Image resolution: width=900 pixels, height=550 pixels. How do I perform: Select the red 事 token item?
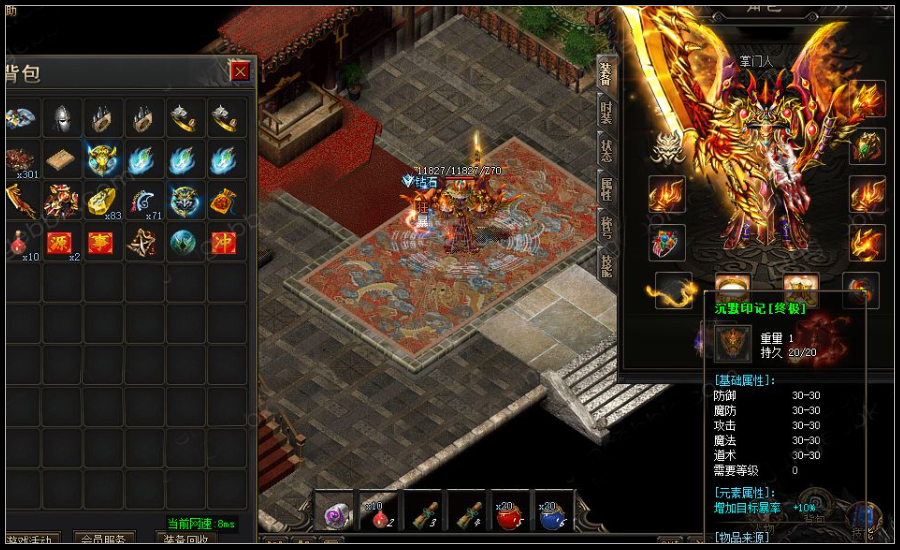[x=102, y=243]
